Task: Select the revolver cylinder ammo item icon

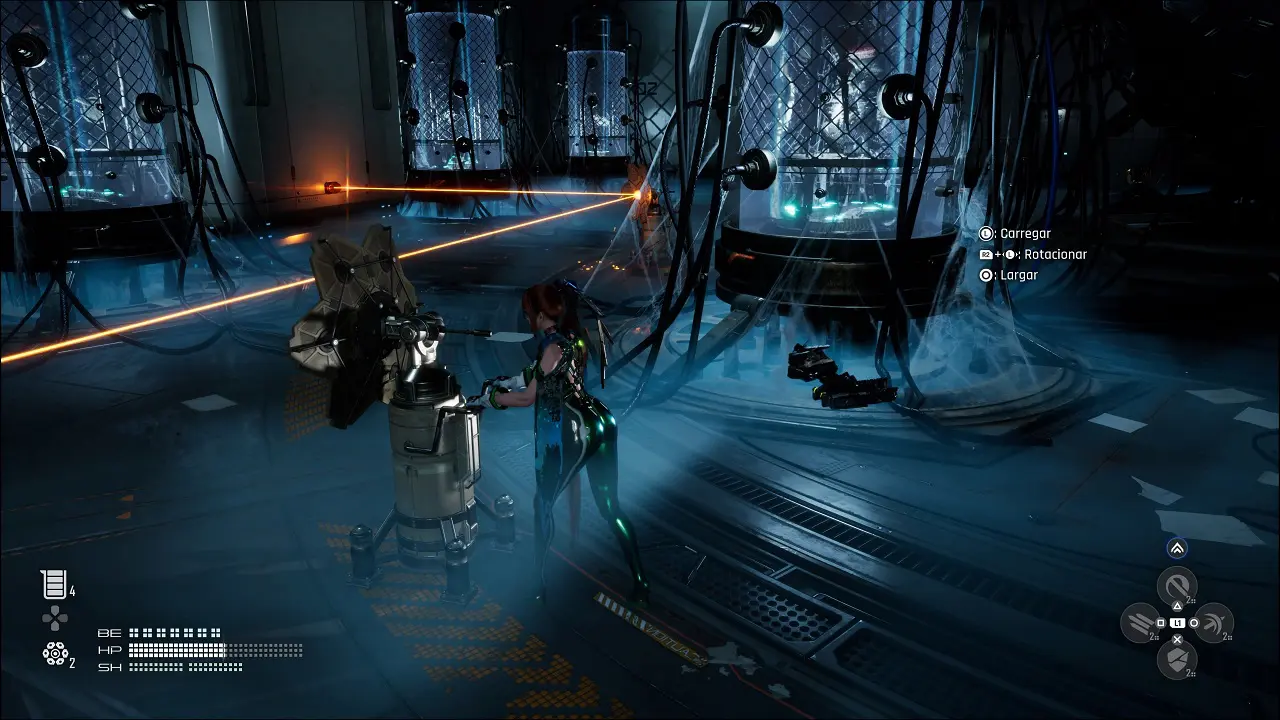Action: coord(54,654)
